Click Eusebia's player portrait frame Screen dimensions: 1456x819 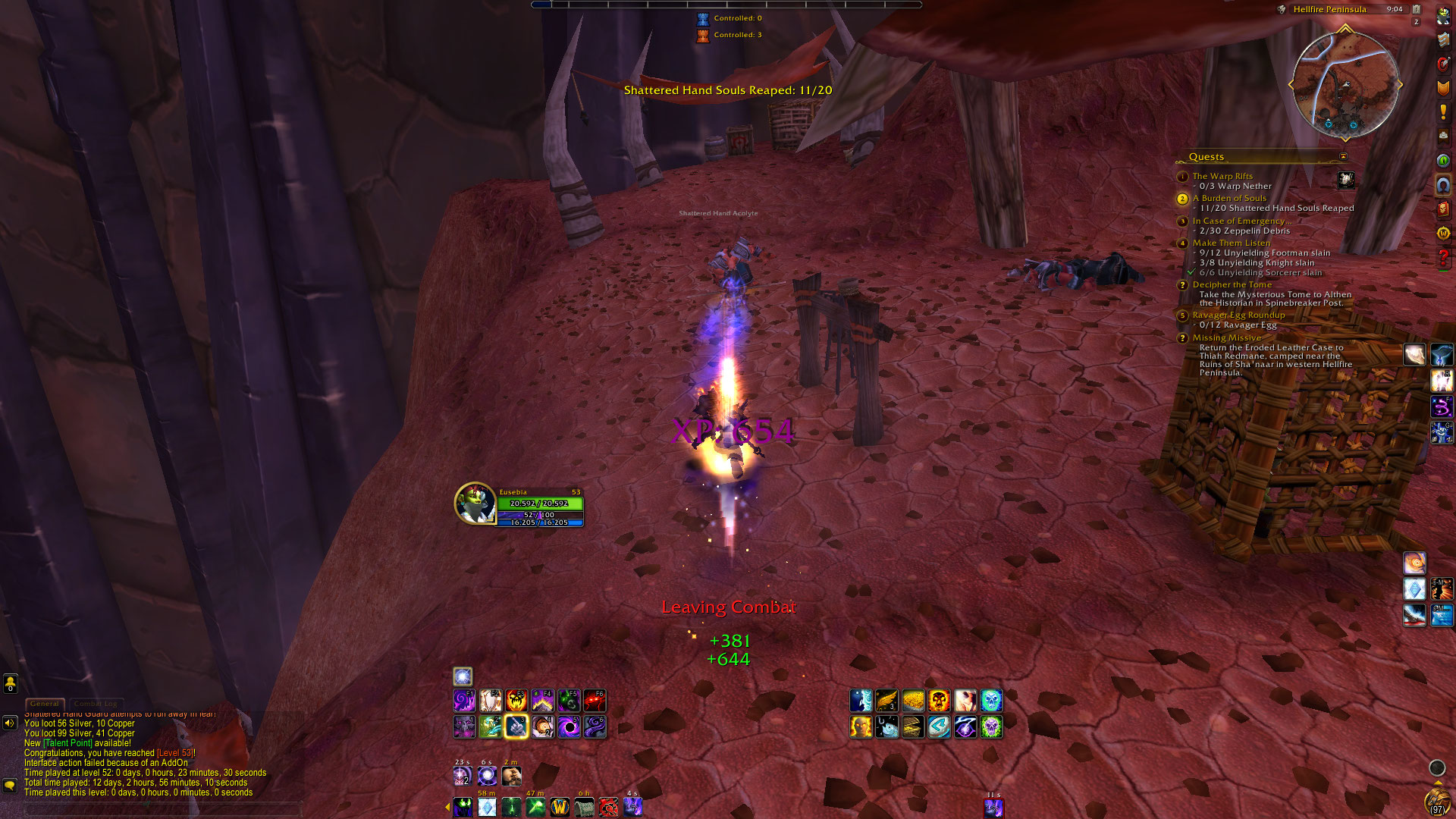coord(475,504)
